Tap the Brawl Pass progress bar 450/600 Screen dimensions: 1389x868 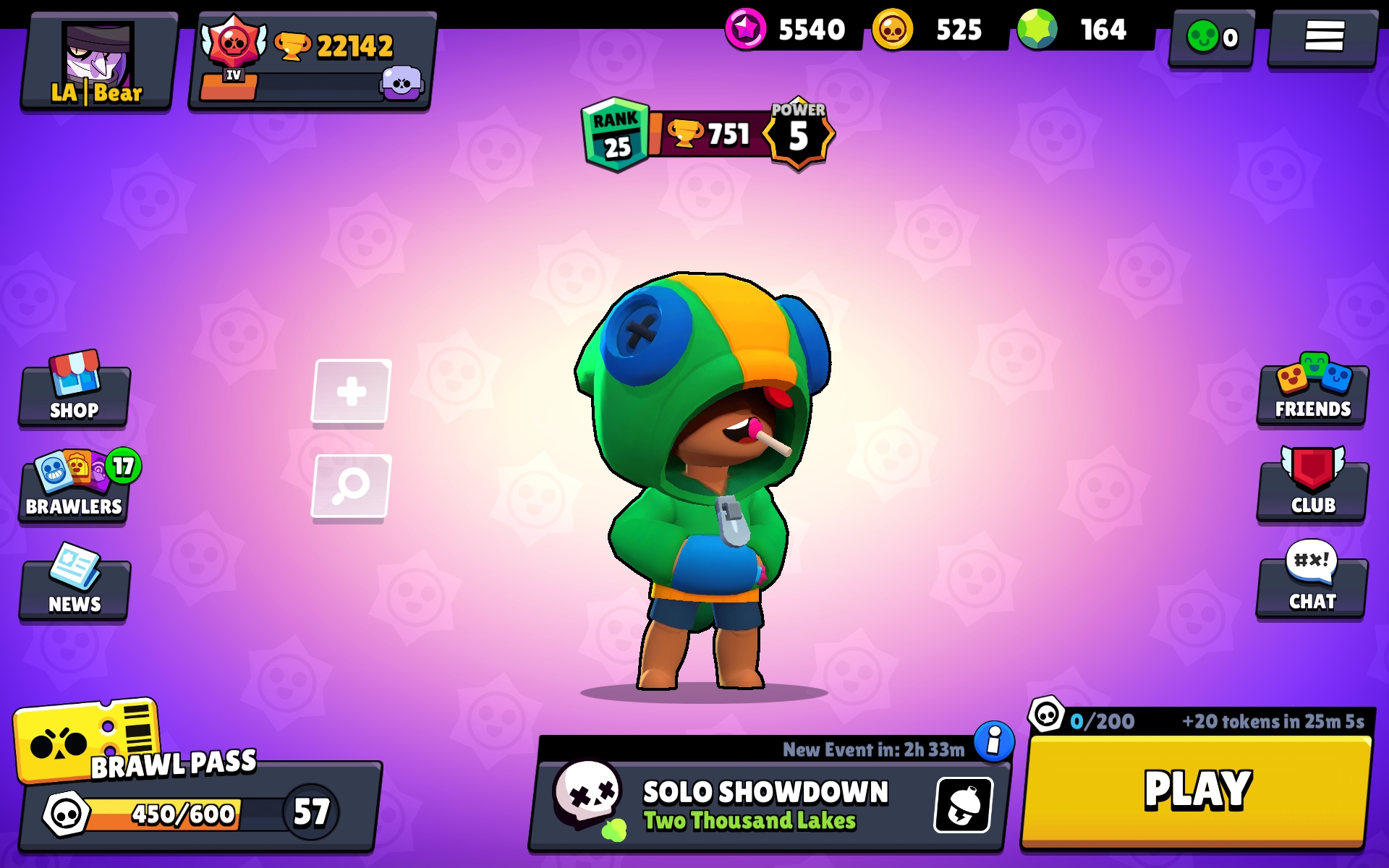(184, 814)
